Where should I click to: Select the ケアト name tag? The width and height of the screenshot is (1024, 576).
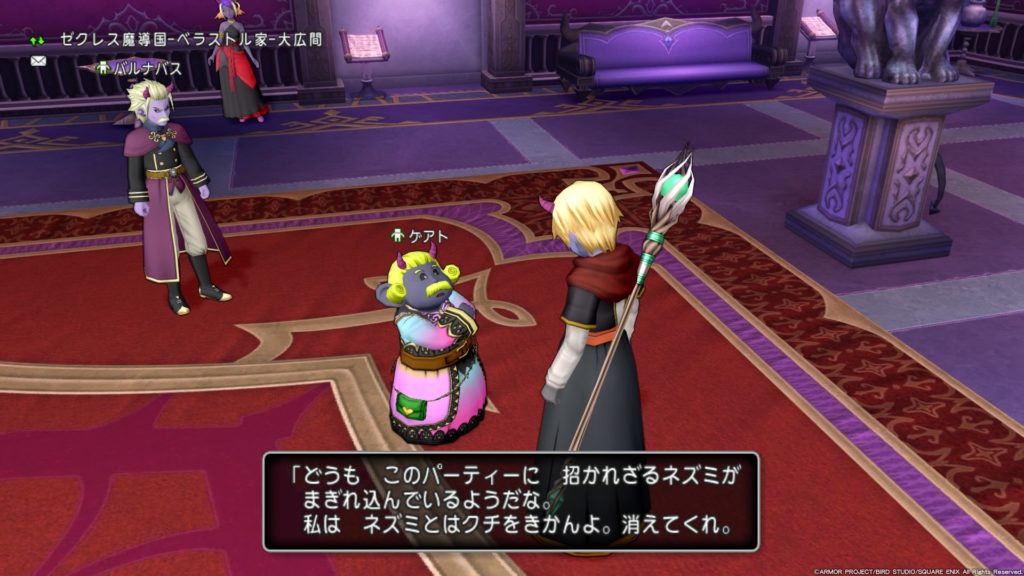pyautogui.click(x=419, y=236)
